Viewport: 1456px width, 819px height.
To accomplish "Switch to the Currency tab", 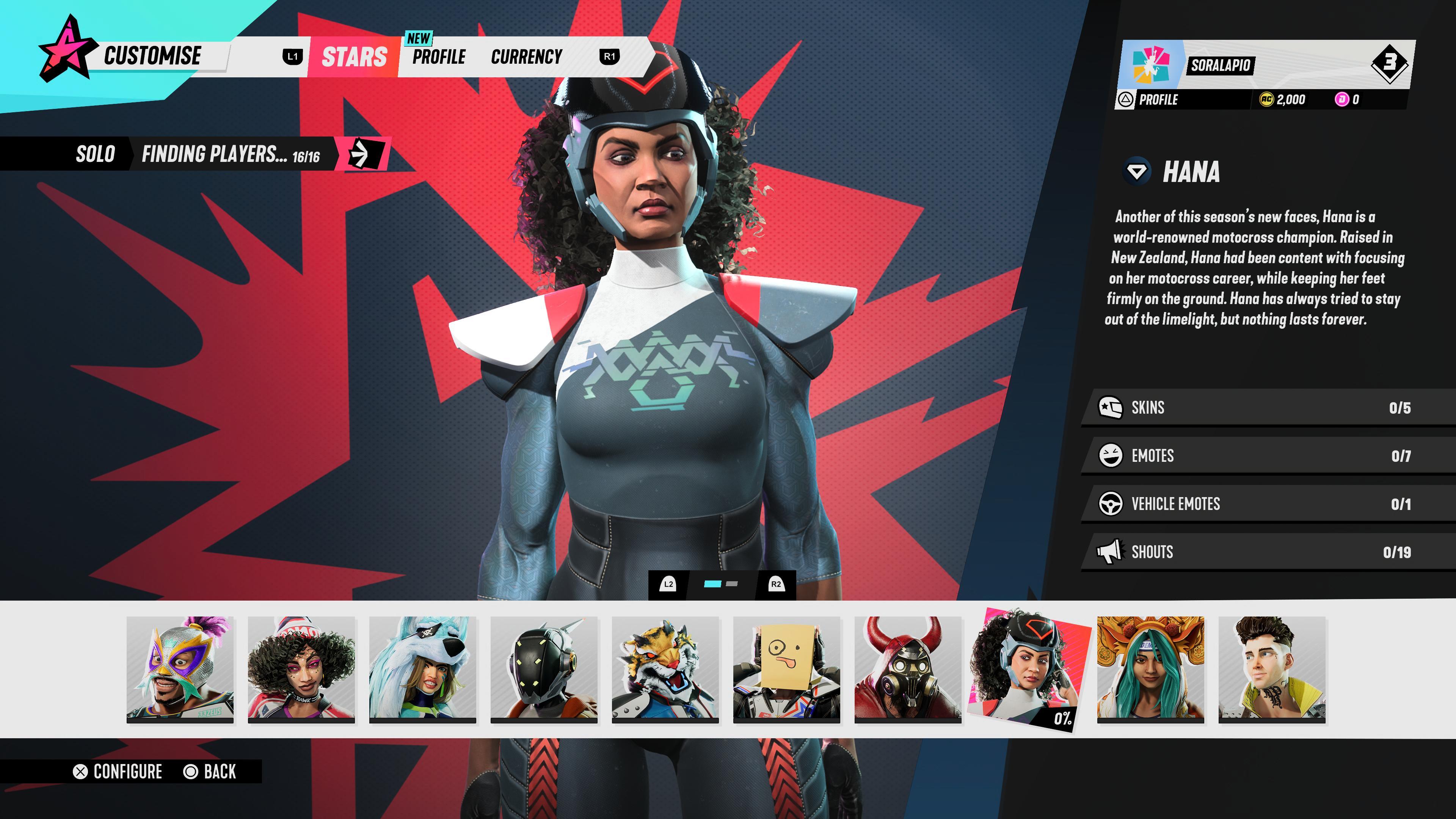I will click(x=526, y=57).
